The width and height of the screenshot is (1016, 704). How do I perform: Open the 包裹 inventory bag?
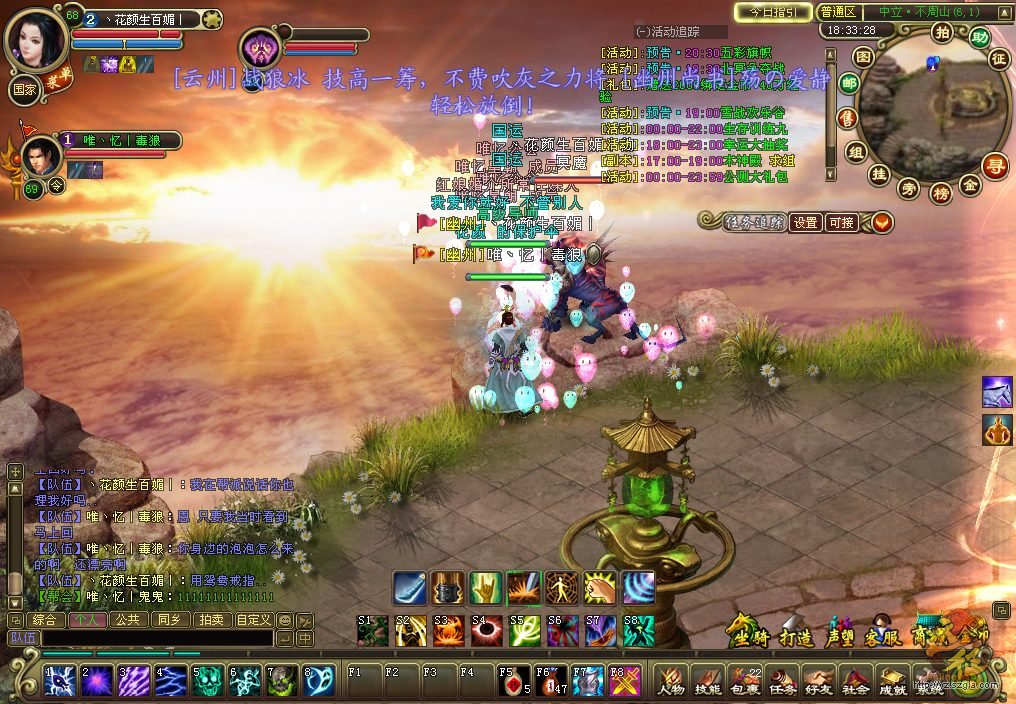pos(745,680)
